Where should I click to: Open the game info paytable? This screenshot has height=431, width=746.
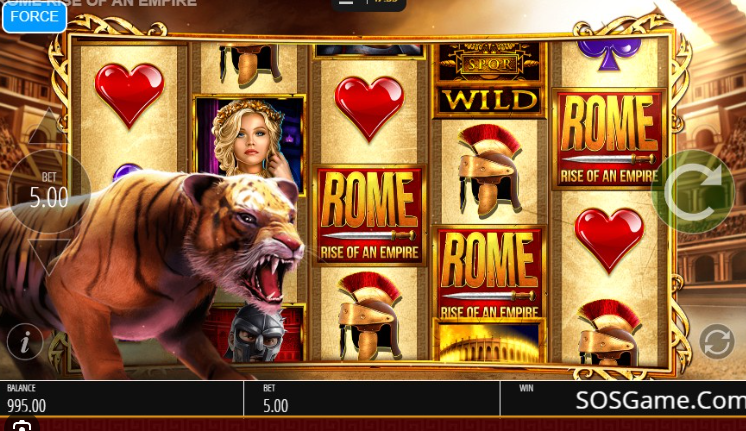point(25,342)
